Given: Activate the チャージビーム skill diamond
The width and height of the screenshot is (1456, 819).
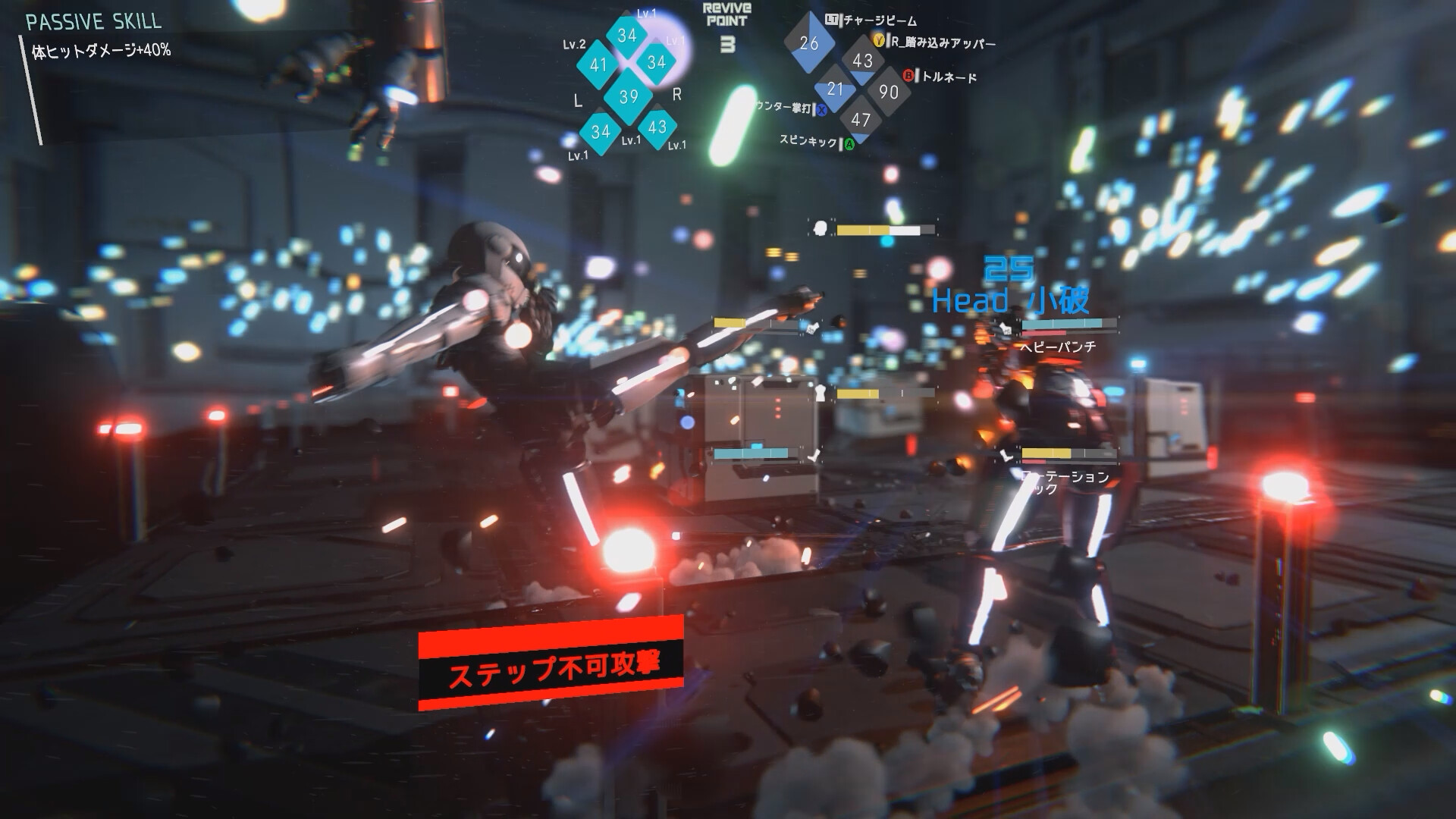Looking at the screenshot, I should click(x=809, y=43).
